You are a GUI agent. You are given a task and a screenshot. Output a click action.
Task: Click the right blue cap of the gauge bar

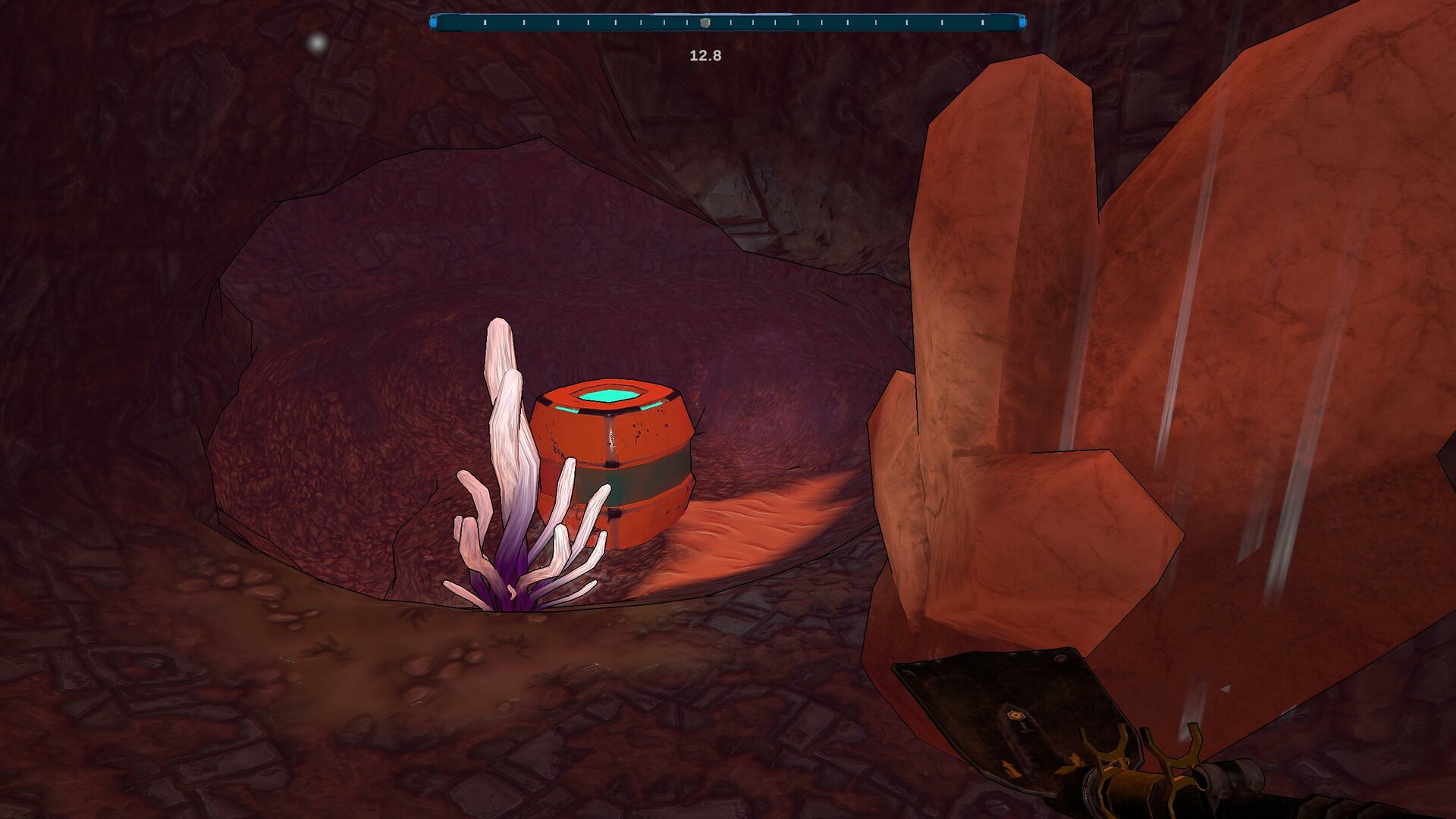pyautogui.click(x=1021, y=21)
